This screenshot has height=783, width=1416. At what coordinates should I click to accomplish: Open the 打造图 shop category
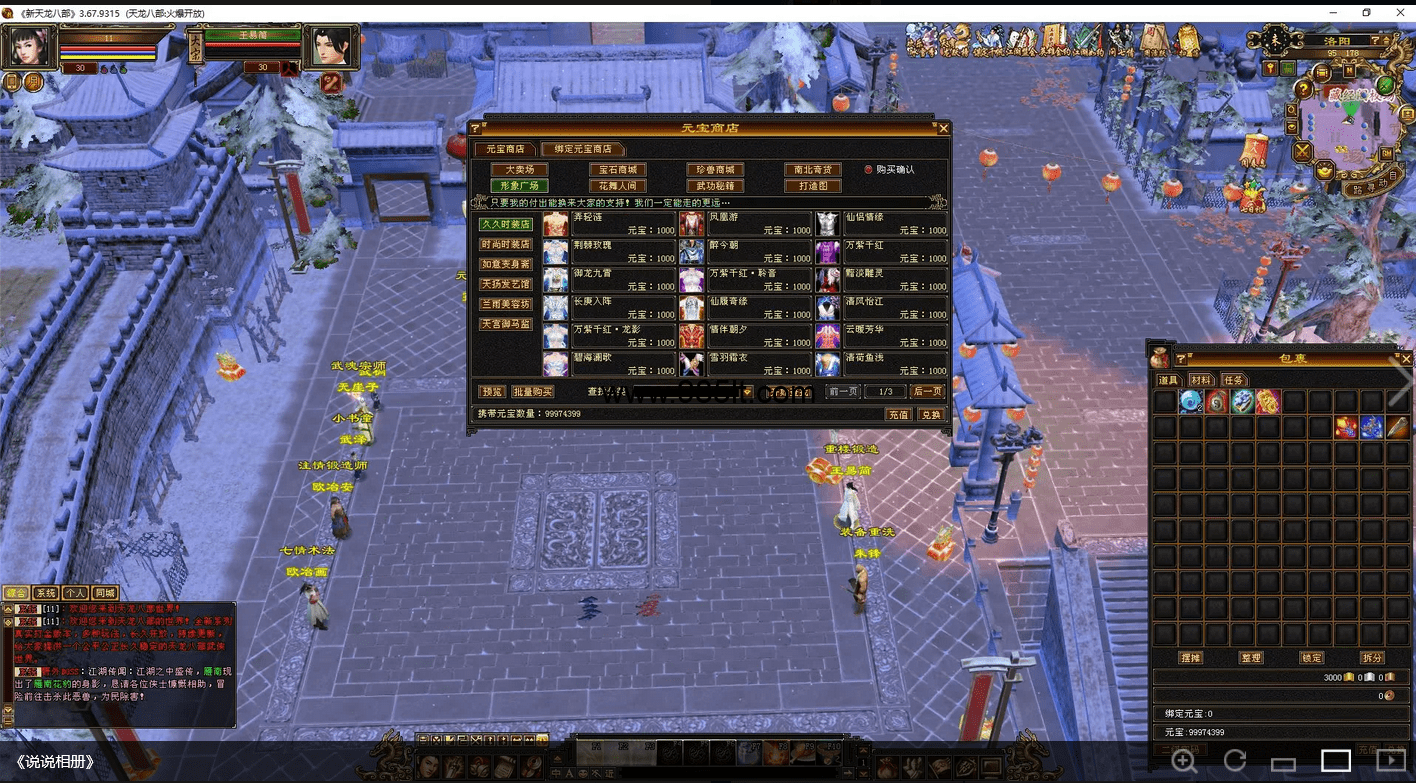[x=812, y=186]
